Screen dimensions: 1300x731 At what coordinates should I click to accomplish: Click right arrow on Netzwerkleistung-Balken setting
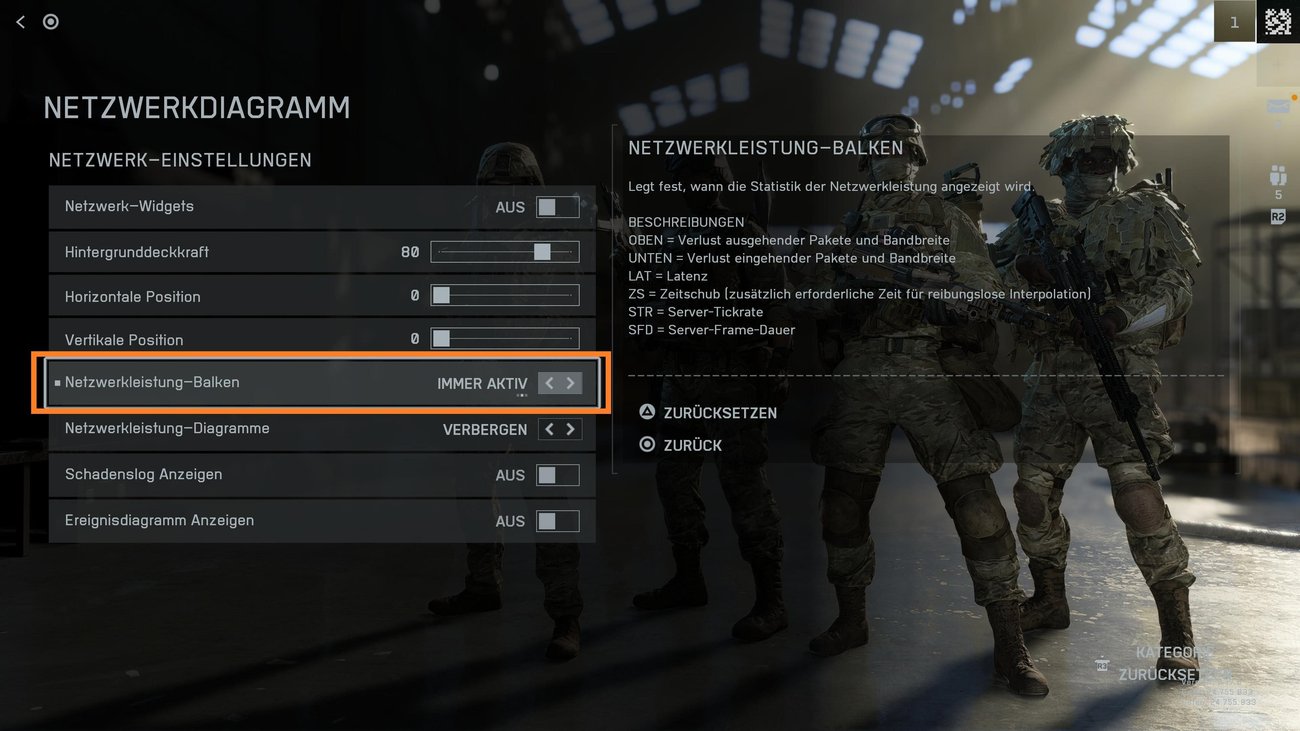click(x=570, y=382)
